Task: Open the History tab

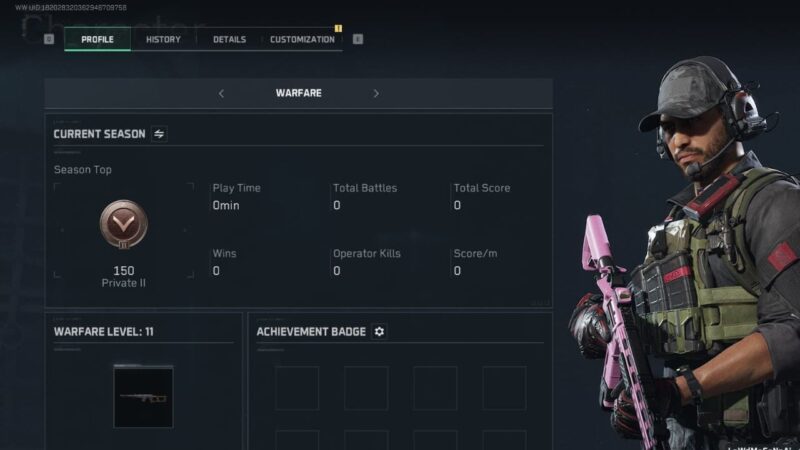Action: click(163, 40)
